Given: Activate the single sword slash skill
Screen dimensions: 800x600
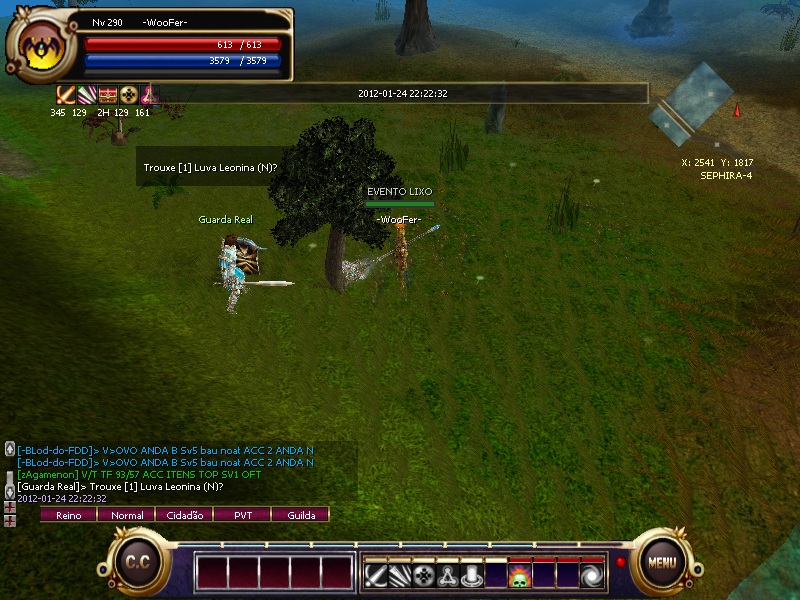Looking at the screenshot, I should [376, 576].
